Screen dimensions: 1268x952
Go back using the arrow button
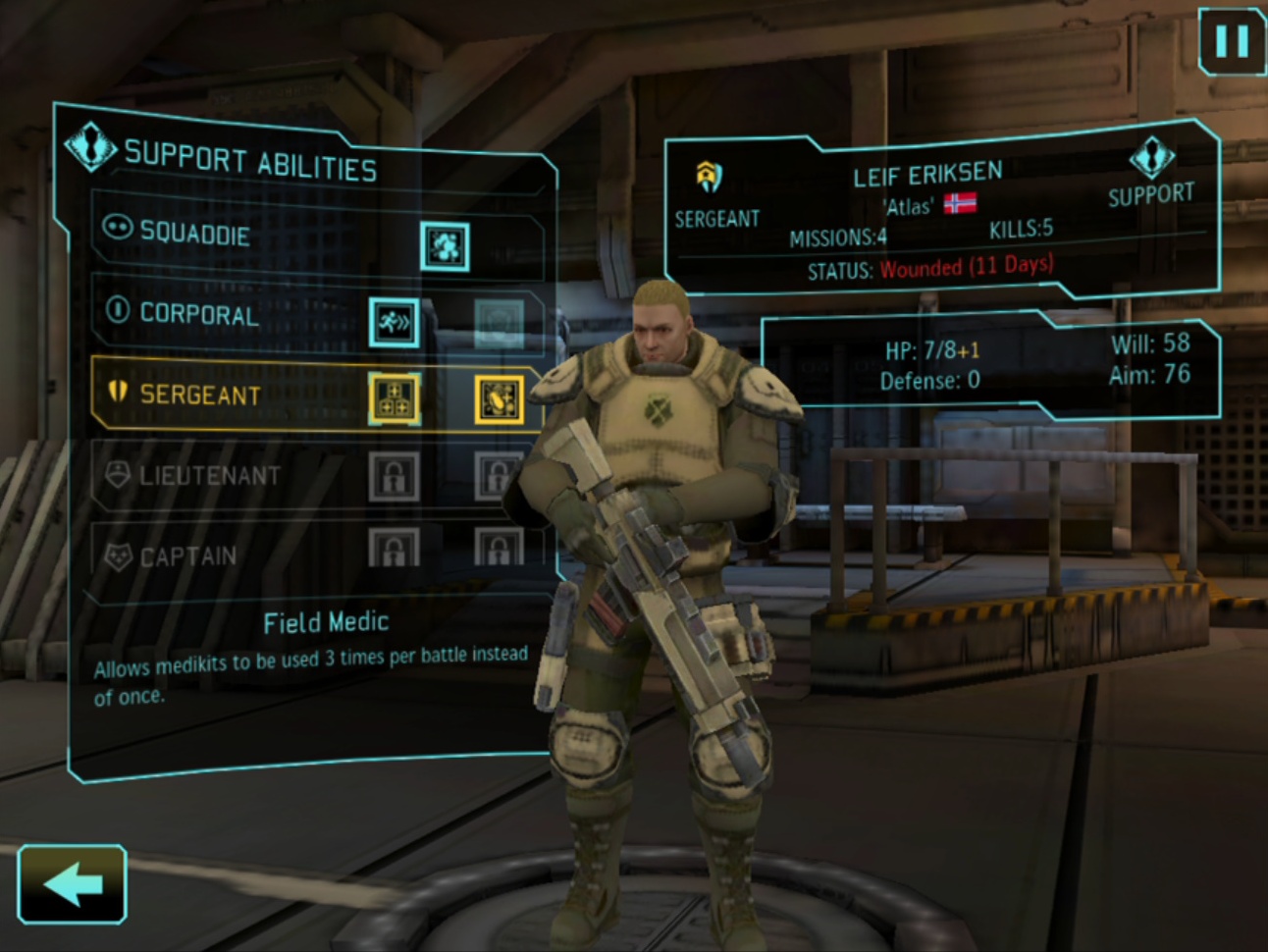coord(72,884)
